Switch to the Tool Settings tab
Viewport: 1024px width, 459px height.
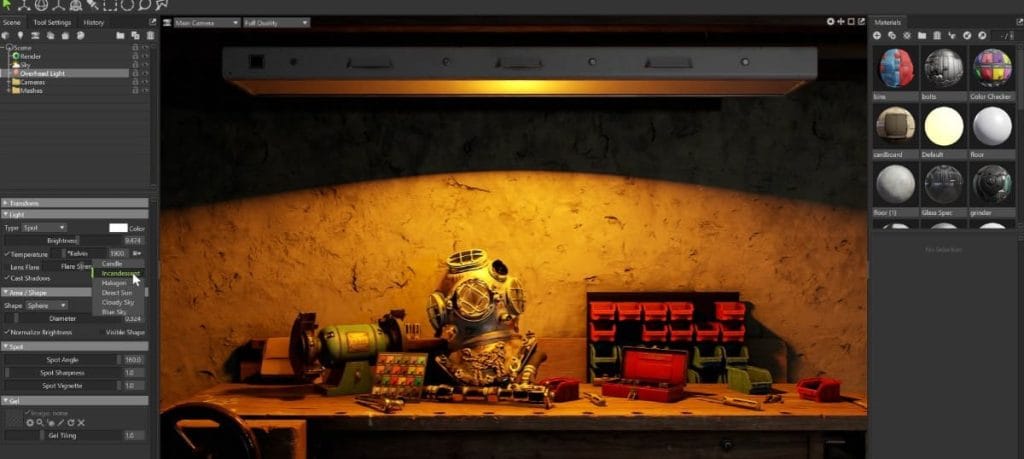tap(52, 22)
